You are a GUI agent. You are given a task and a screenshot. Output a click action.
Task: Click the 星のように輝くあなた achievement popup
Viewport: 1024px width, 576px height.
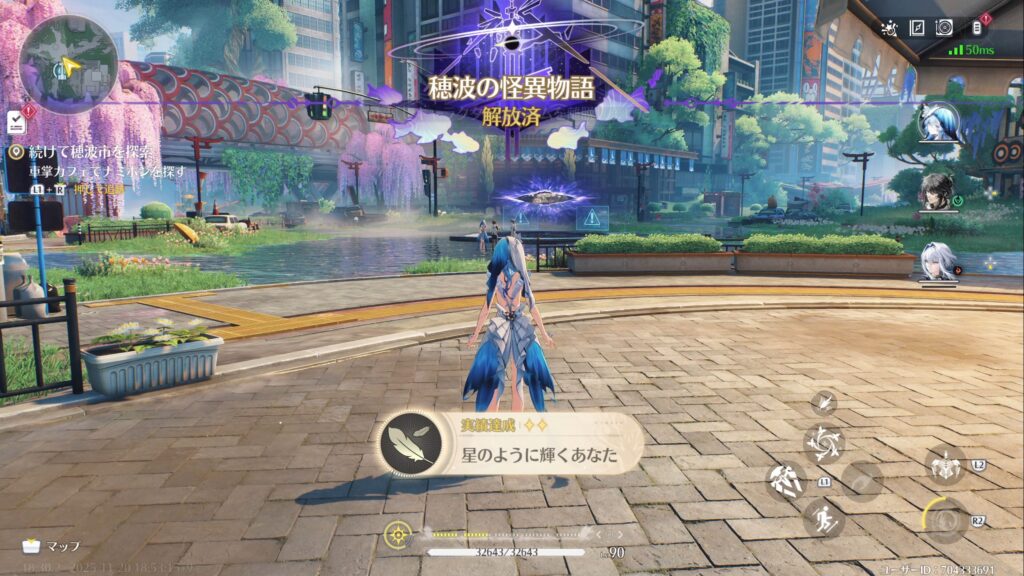[x=511, y=444]
